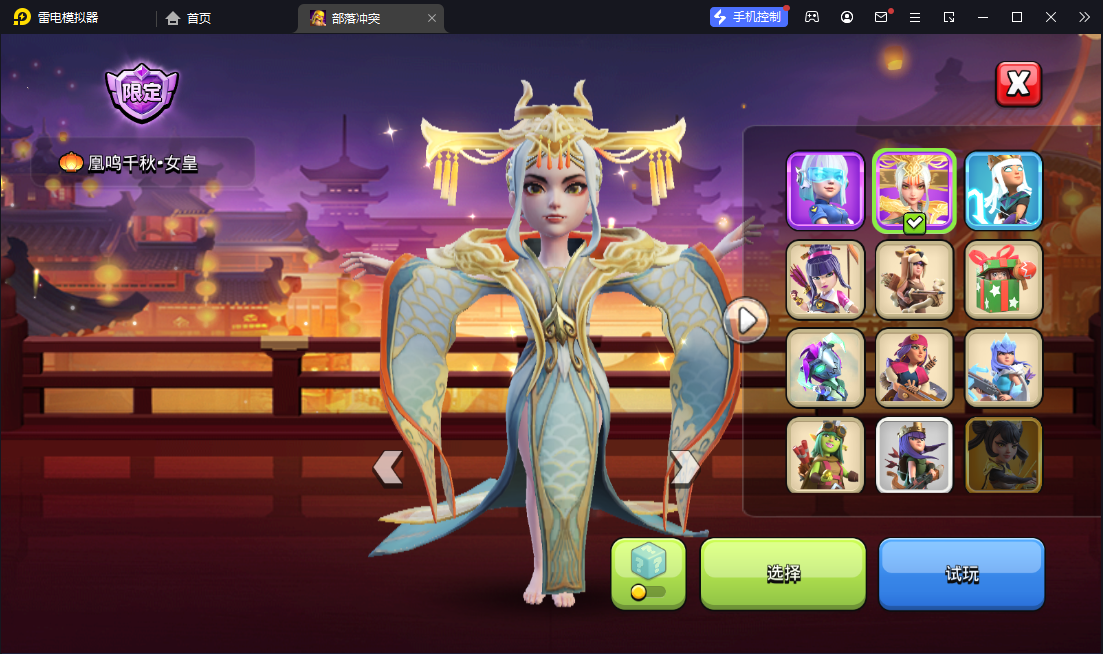Screen dimensions: 1103x654
Task: Try out the skin with 试玩
Action: click(x=961, y=574)
